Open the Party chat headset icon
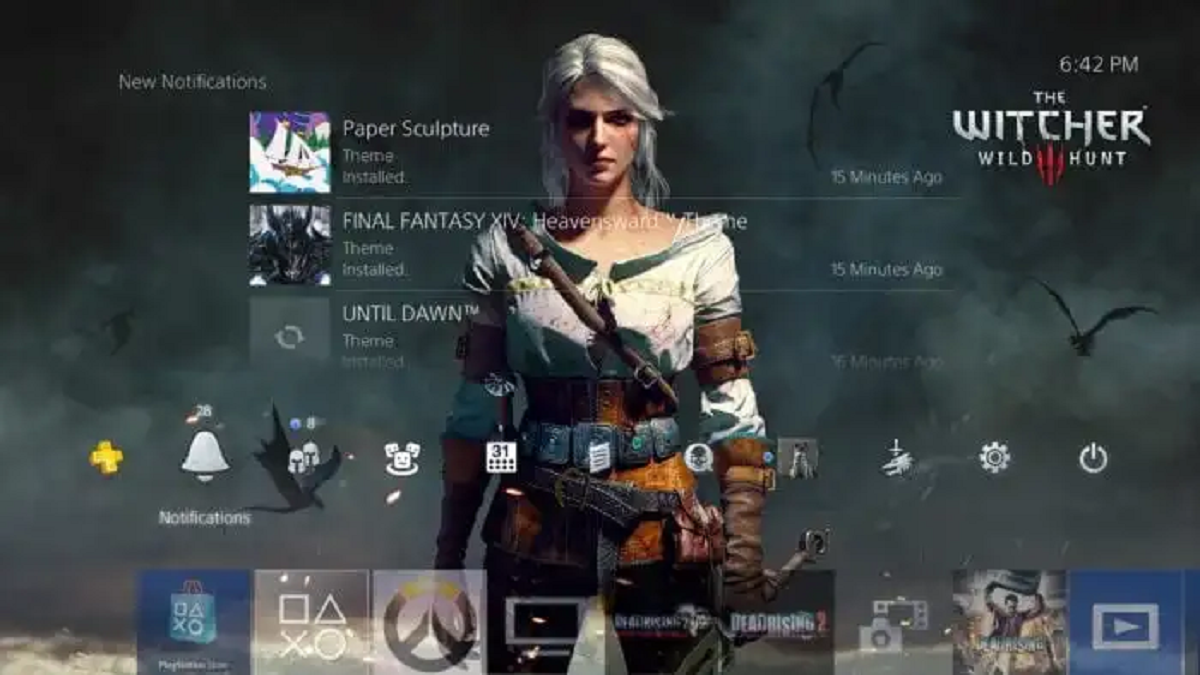This screenshot has height=675, width=1200. click(x=698, y=458)
